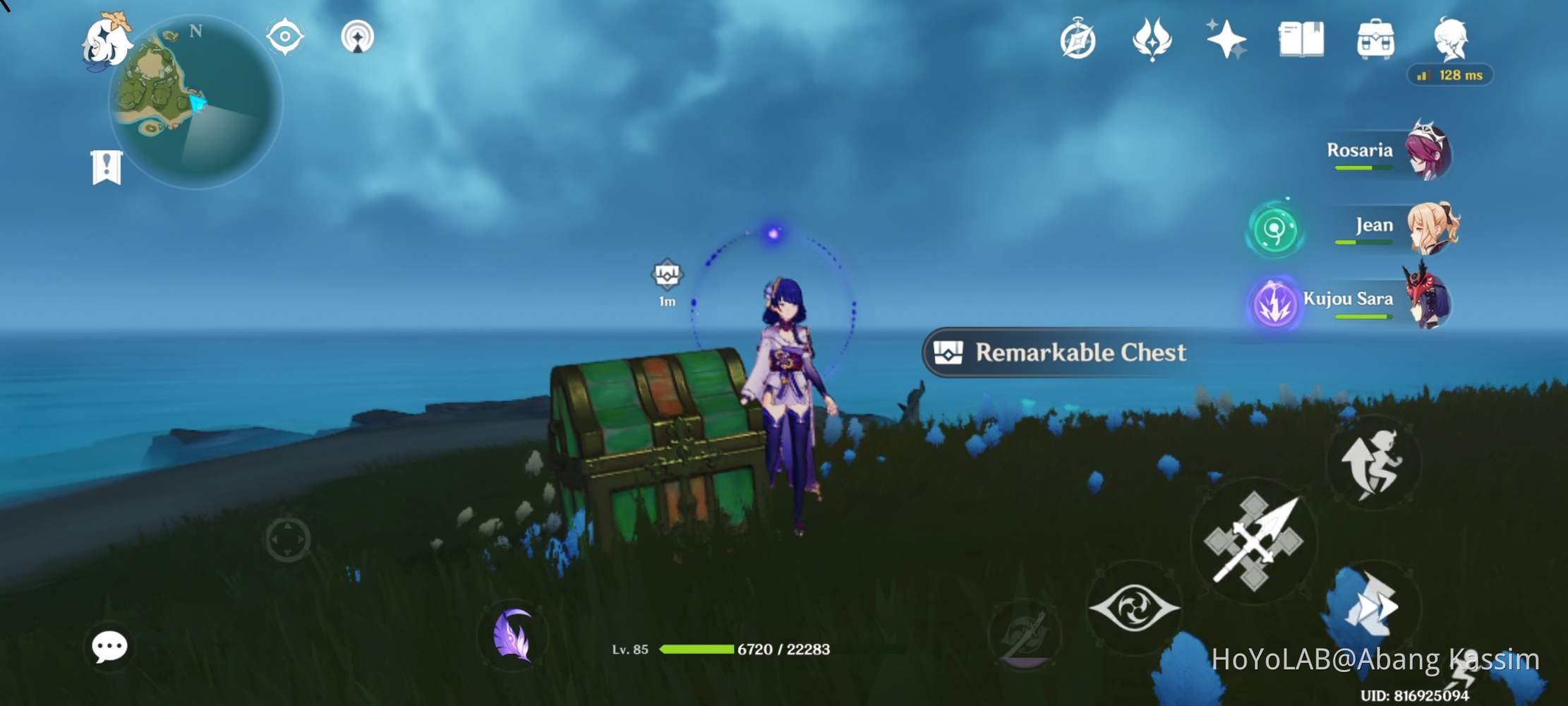Open the Adventure Handbook compass icon
The height and width of the screenshot is (706, 1568).
pyautogui.click(x=1078, y=40)
